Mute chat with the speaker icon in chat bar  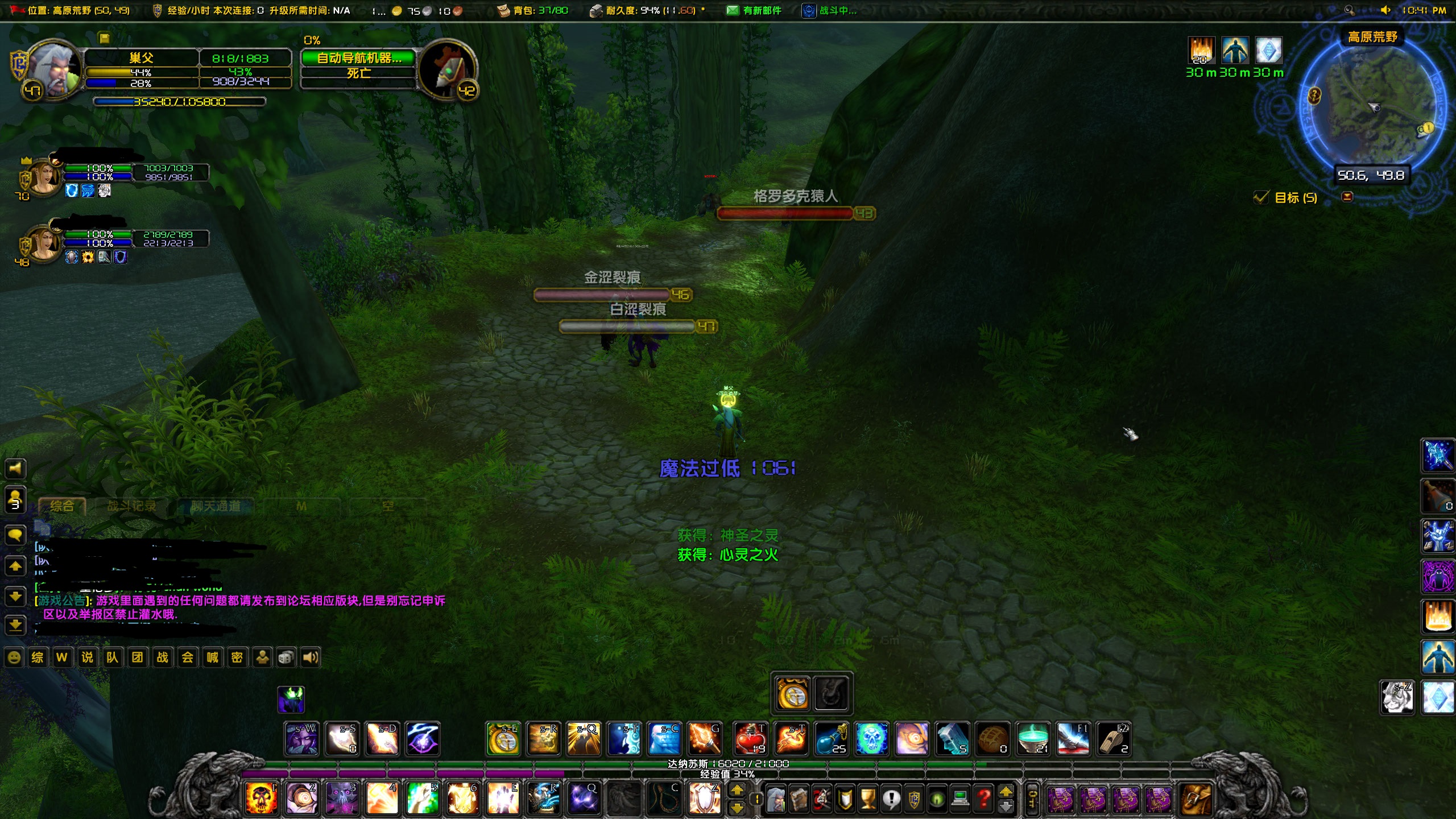[309, 657]
